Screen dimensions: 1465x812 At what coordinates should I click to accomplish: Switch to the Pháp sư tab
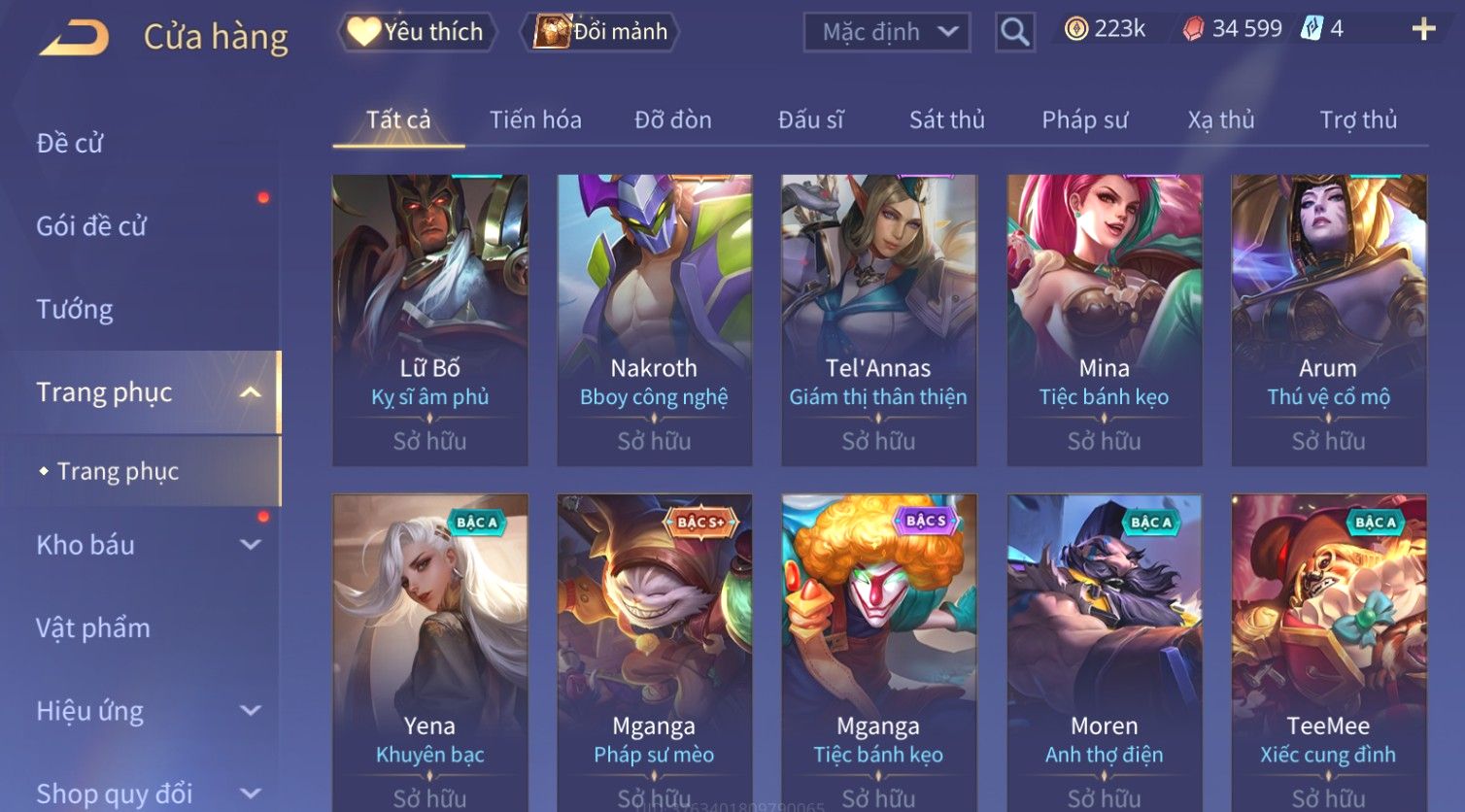[1084, 120]
